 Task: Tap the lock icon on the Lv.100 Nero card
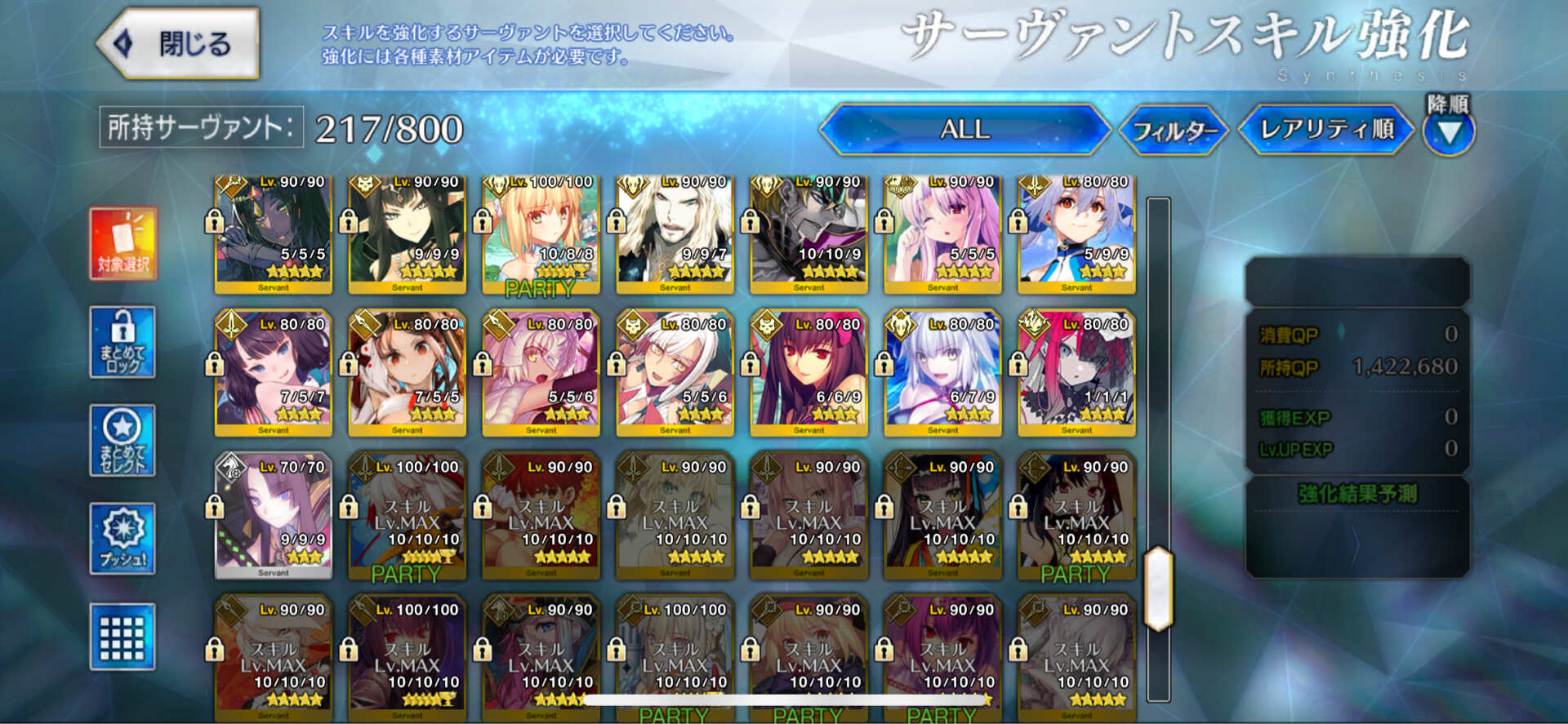click(x=482, y=220)
